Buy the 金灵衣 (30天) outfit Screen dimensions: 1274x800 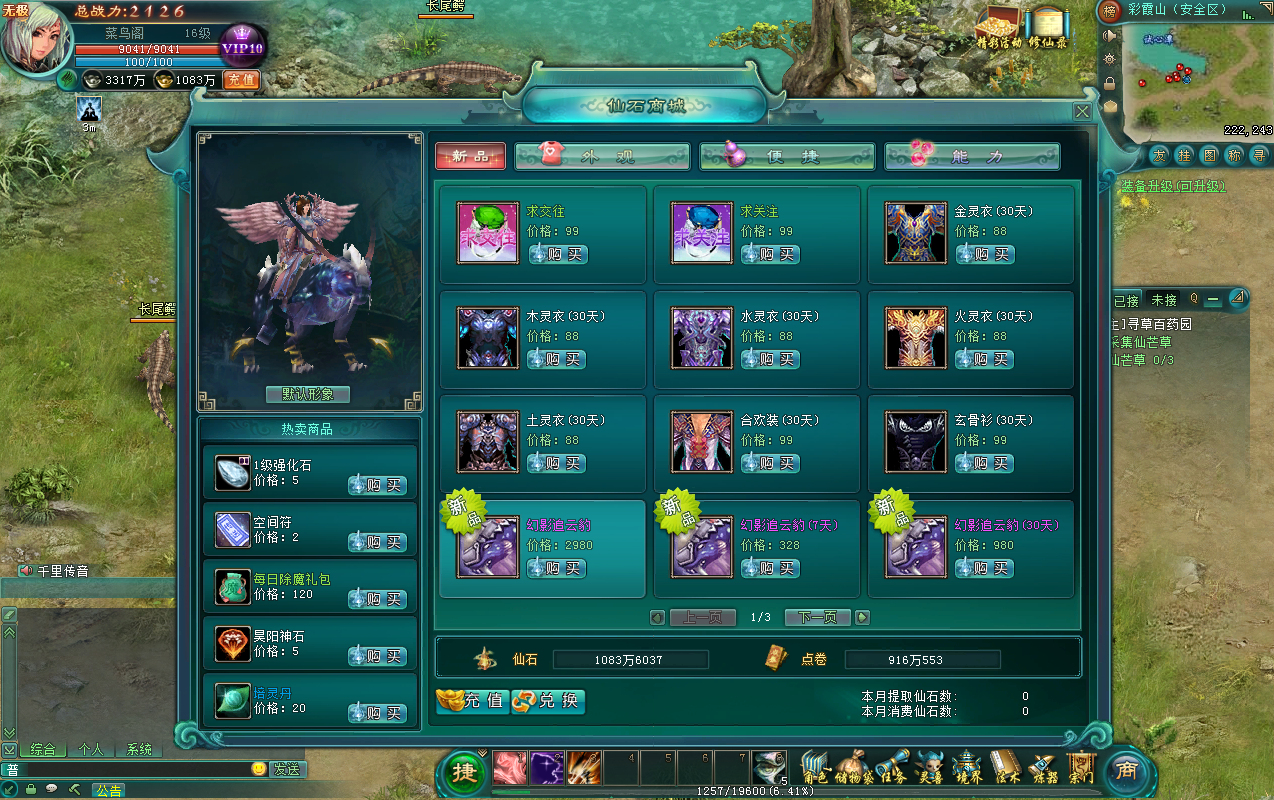[985, 254]
